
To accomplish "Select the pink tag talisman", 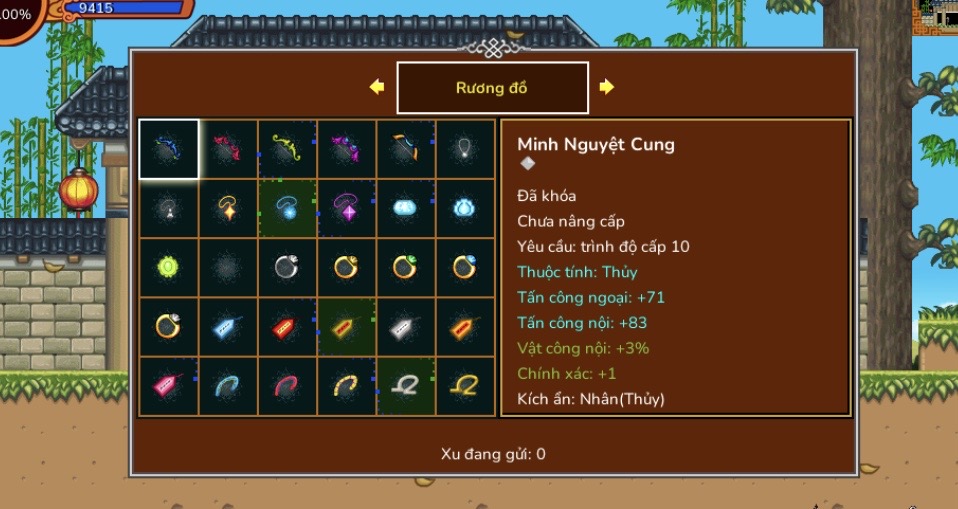I will [168, 385].
